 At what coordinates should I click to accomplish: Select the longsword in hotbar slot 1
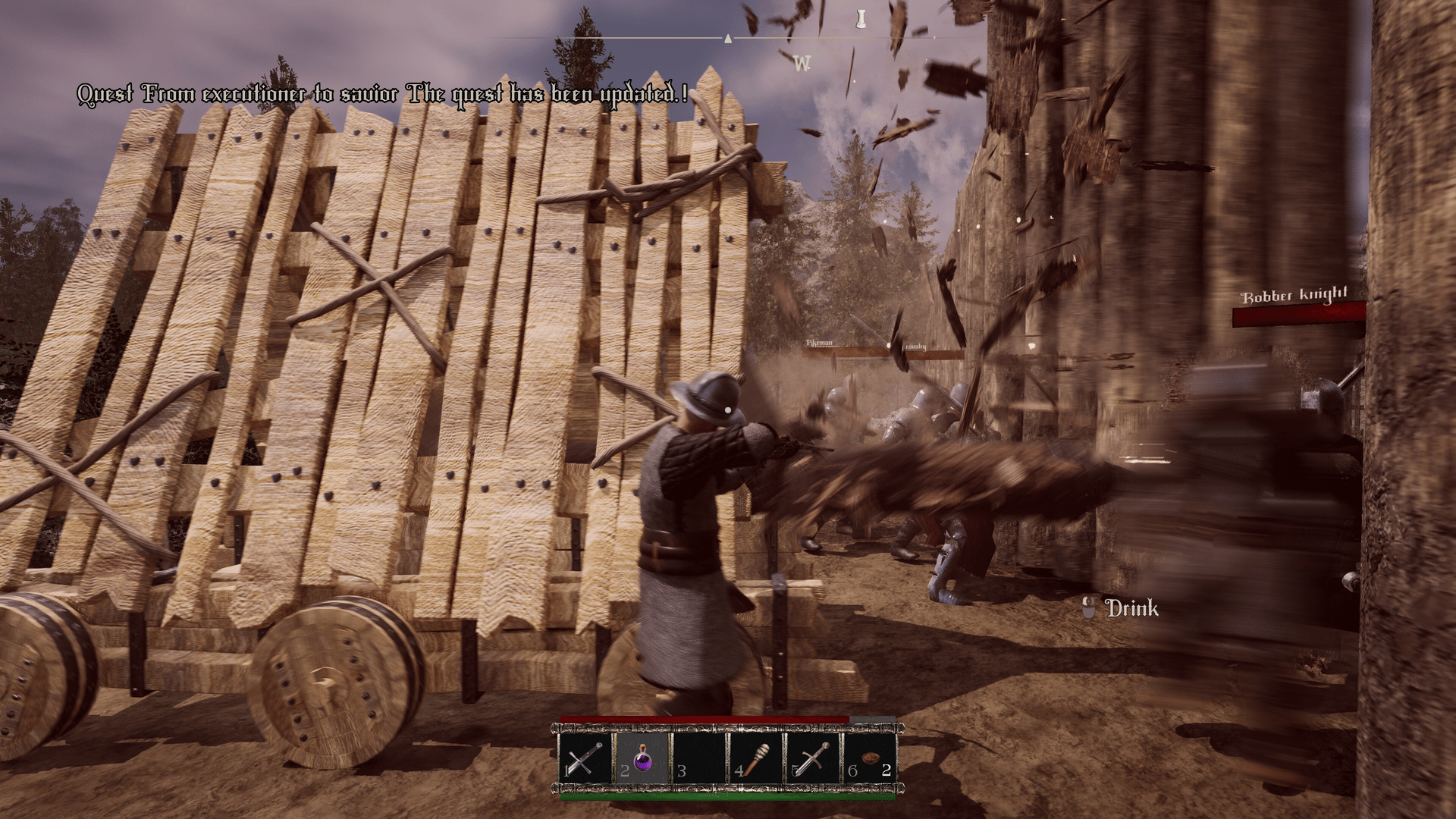(585, 758)
